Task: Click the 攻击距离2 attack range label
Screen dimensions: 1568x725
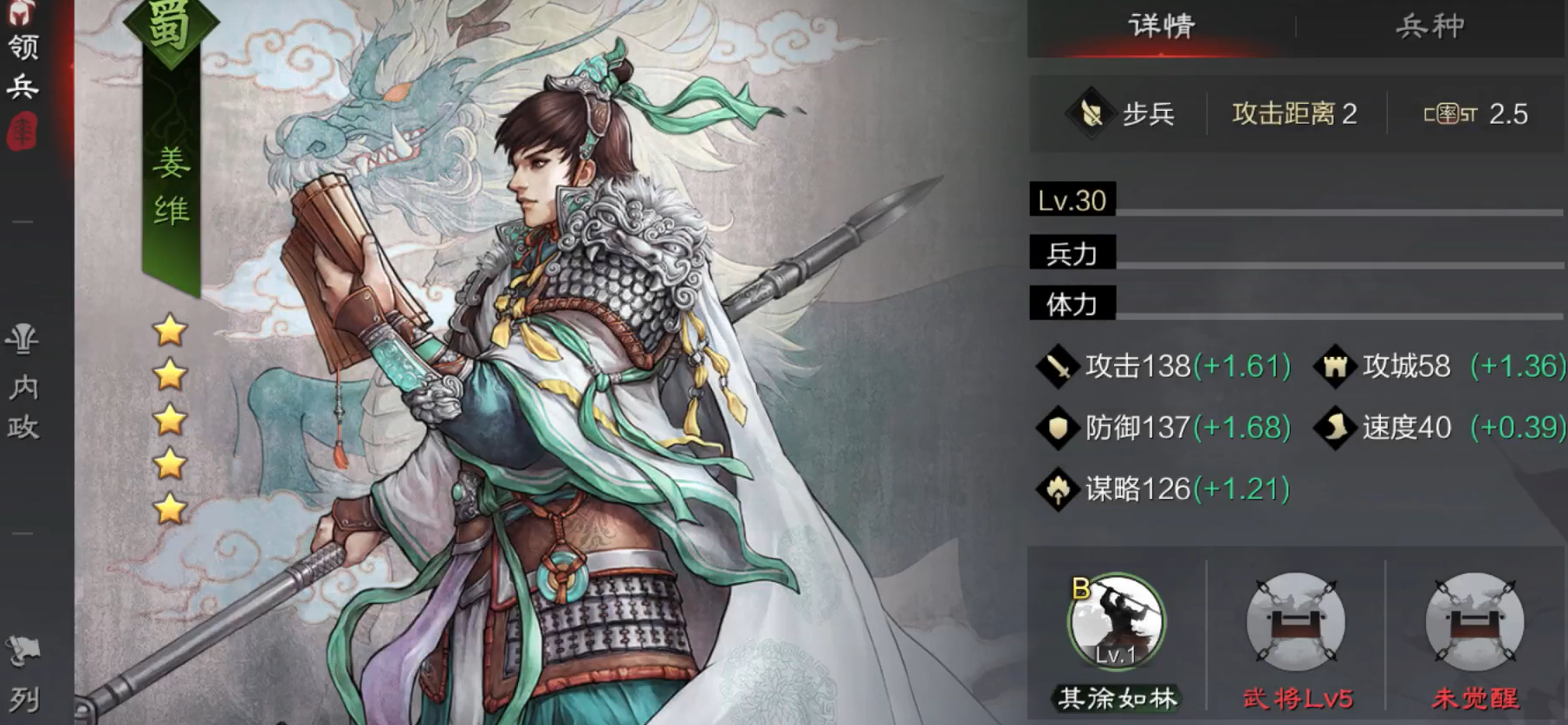Action: (1293, 113)
